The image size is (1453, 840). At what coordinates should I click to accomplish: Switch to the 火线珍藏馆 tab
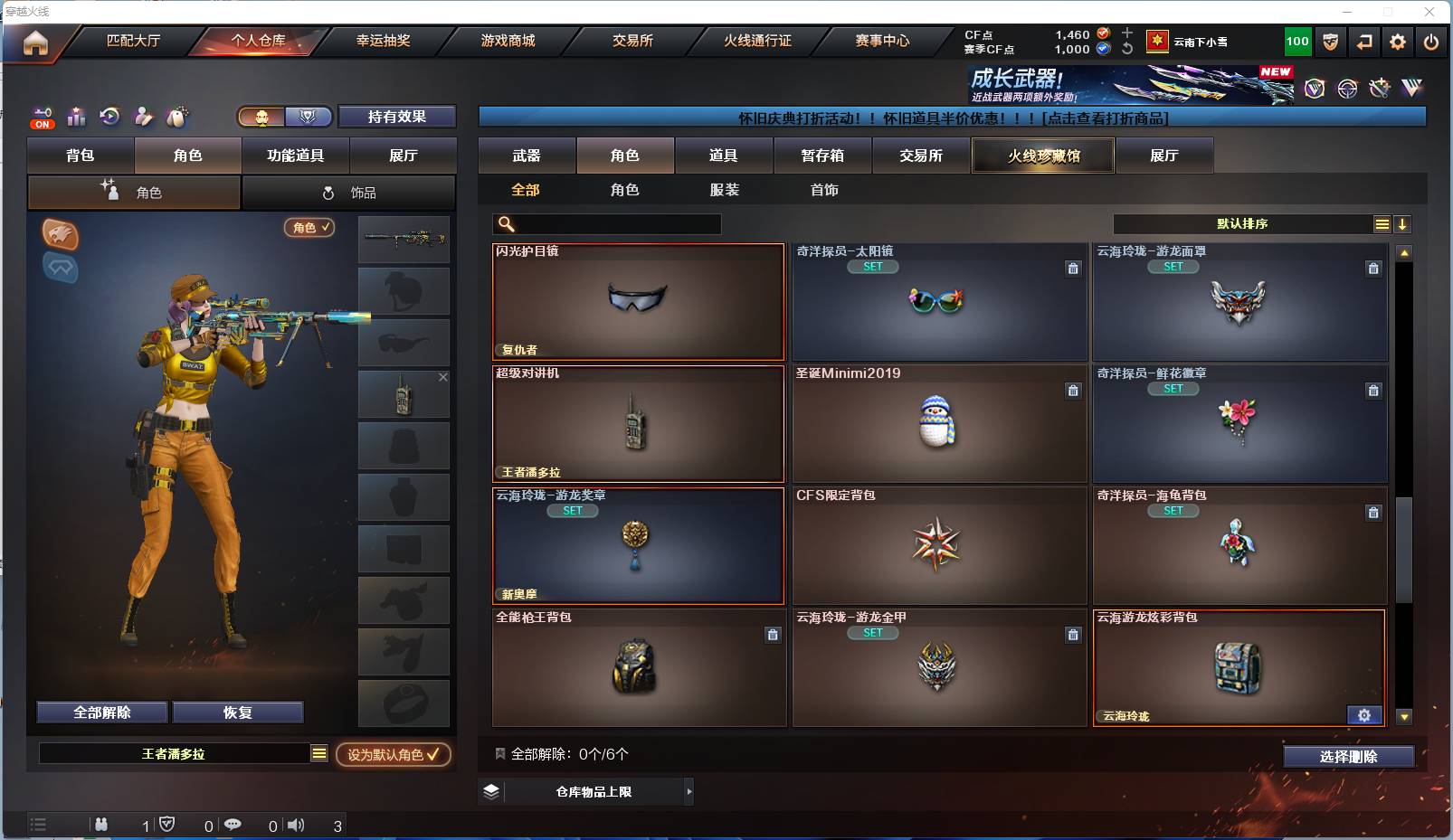click(1042, 156)
